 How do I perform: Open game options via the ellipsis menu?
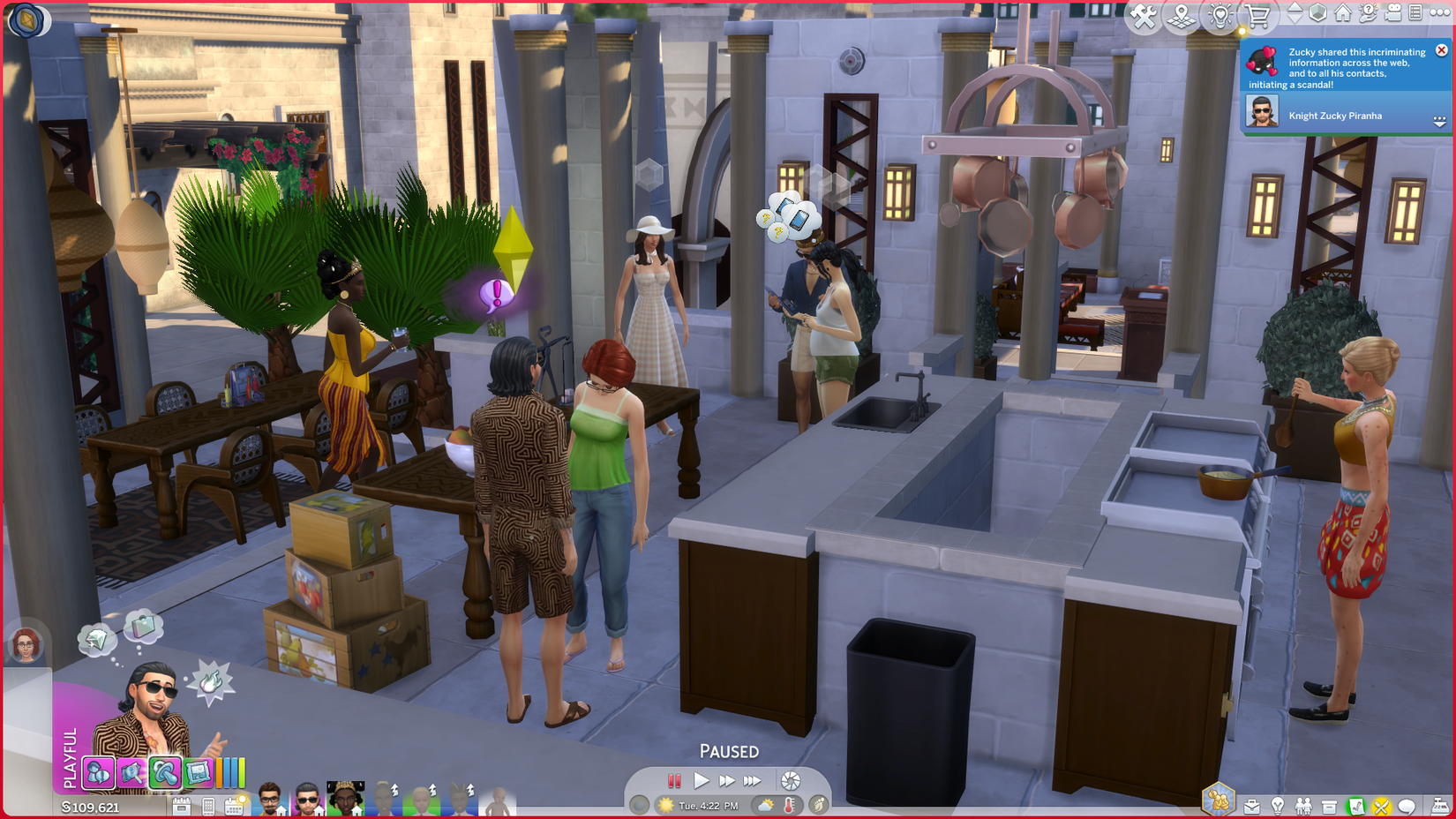click(1441, 13)
